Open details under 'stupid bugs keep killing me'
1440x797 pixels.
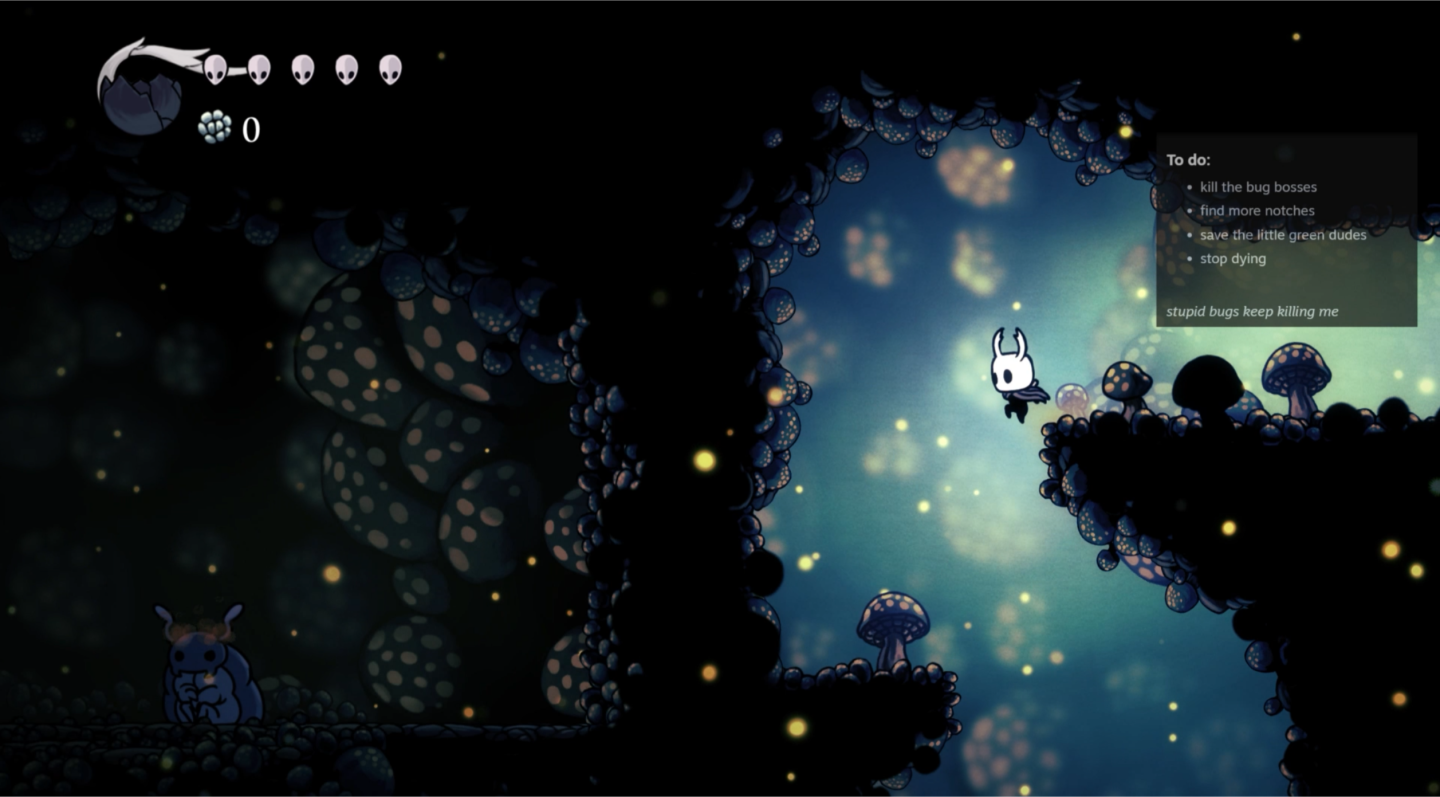point(1252,311)
